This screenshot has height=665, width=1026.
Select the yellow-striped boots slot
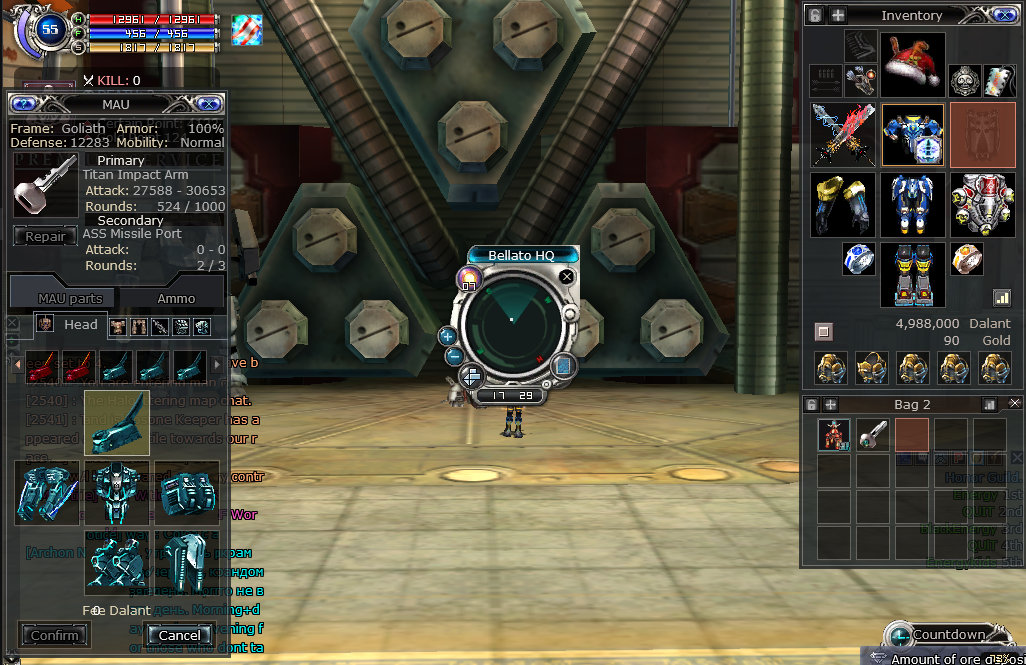coord(912,274)
